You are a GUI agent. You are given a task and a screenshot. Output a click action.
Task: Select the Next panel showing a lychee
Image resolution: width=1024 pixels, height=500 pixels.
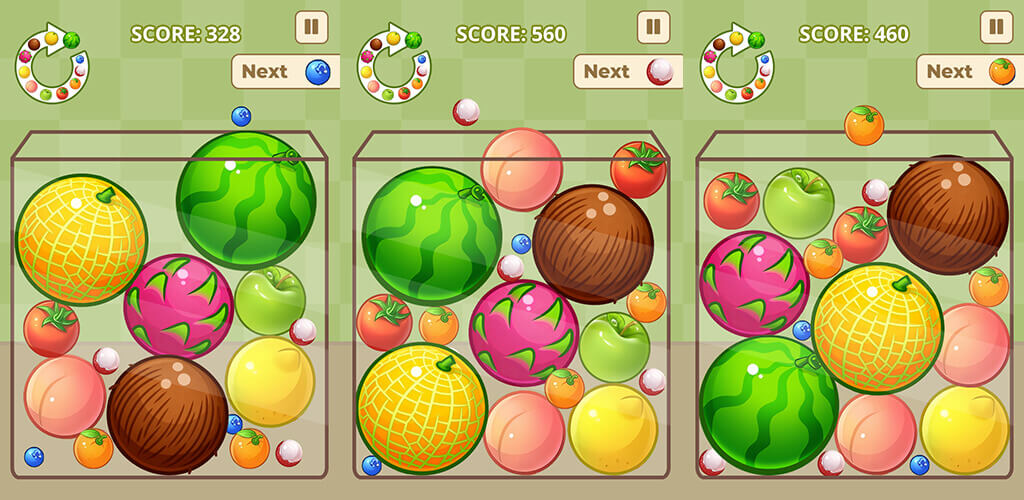tap(628, 71)
